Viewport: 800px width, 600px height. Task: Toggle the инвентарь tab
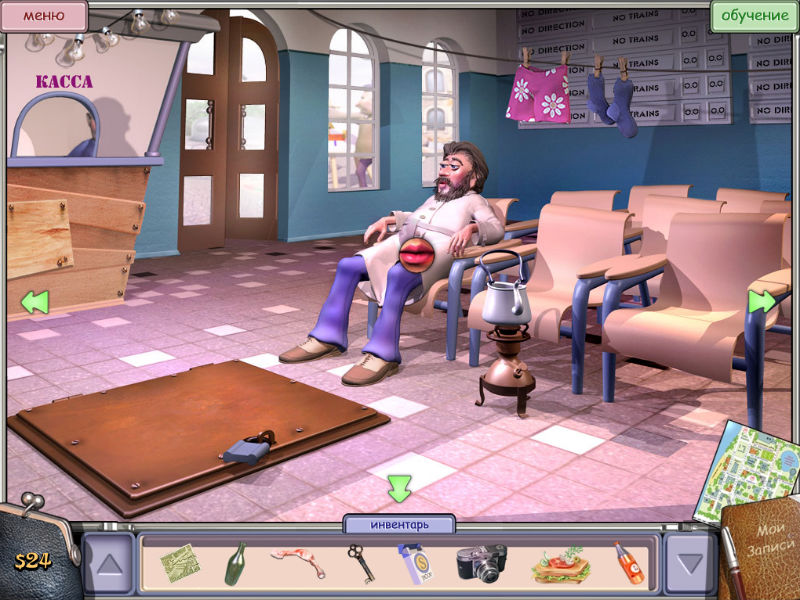[399, 524]
